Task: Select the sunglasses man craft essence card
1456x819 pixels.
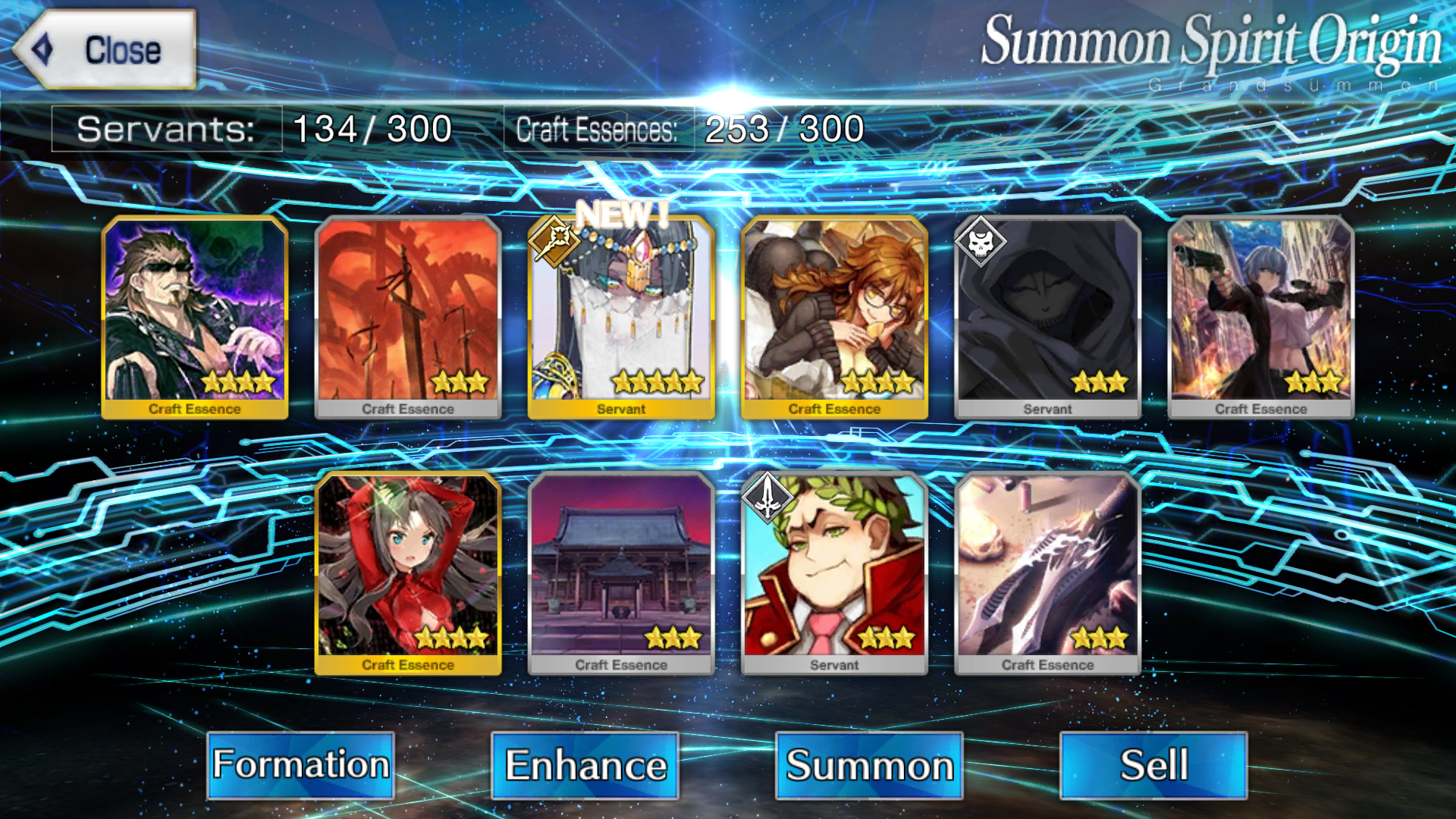Action: point(195,315)
